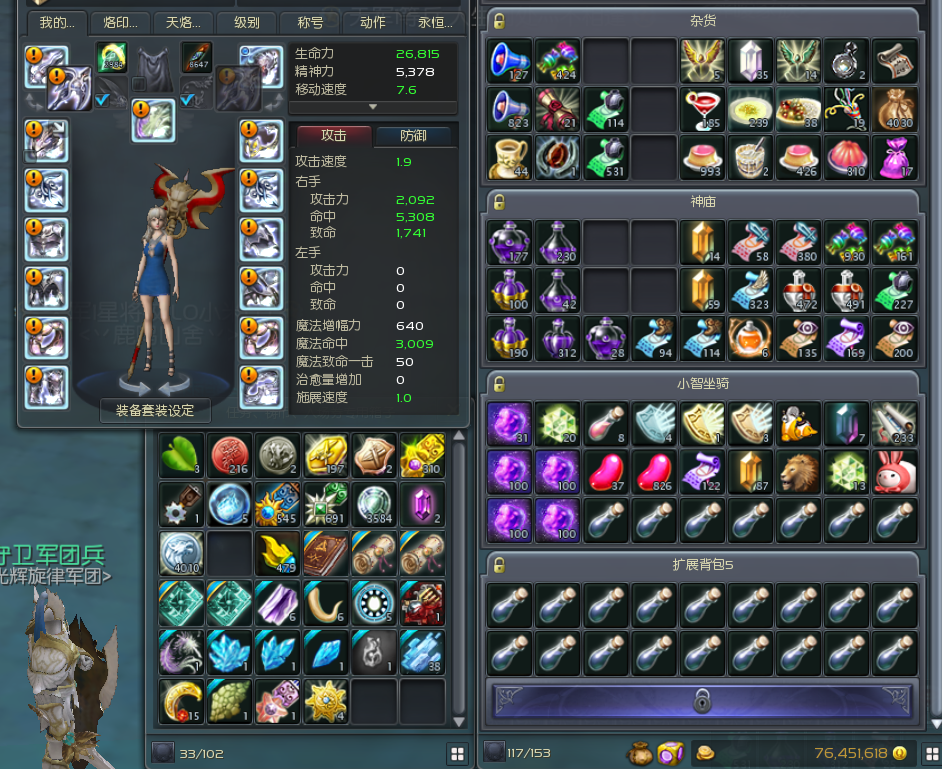Expand the stats dropdown arrow below 移动速度
Viewport: 942px width, 769px height.
(x=373, y=107)
